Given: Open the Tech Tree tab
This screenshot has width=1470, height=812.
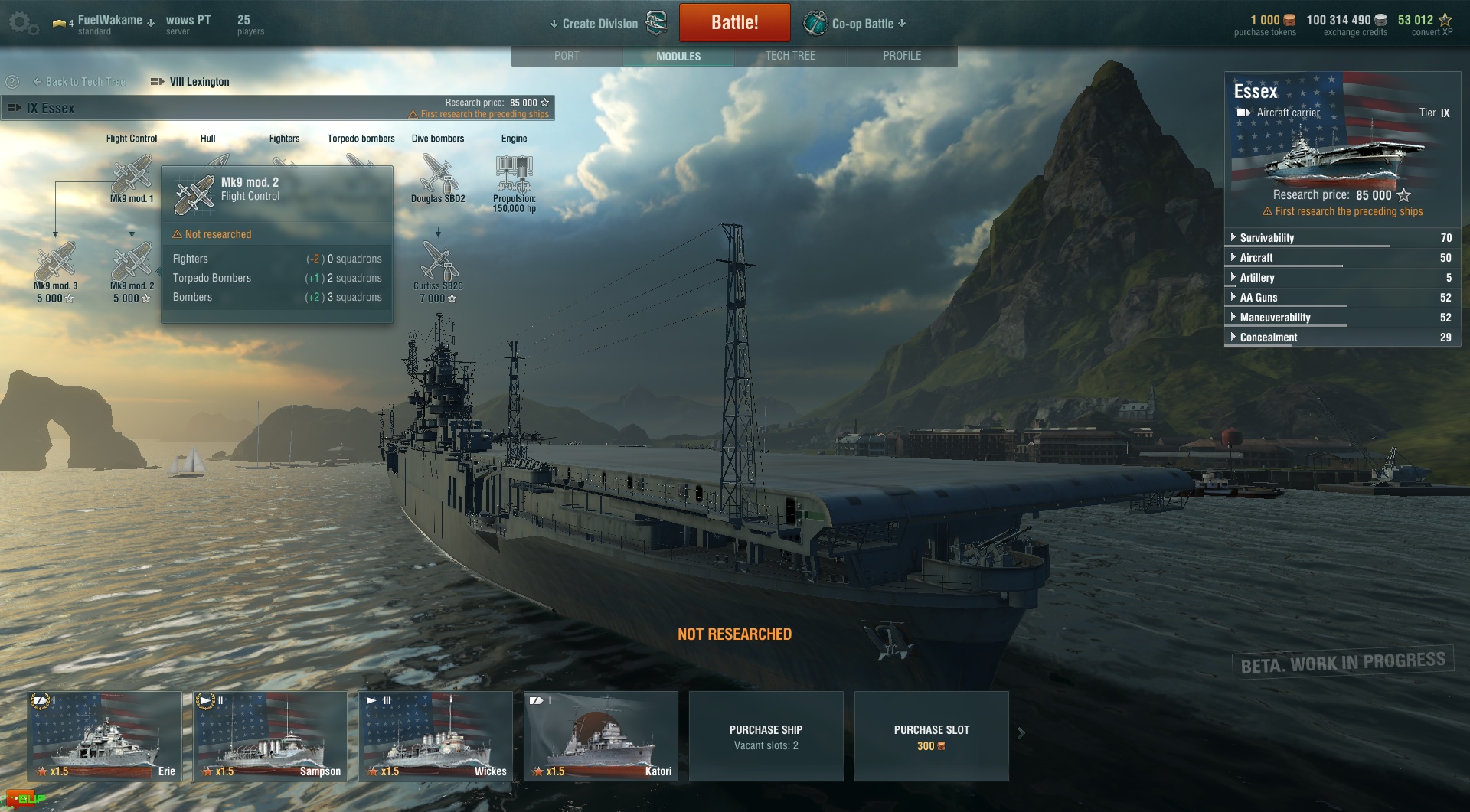Looking at the screenshot, I should click(x=790, y=56).
